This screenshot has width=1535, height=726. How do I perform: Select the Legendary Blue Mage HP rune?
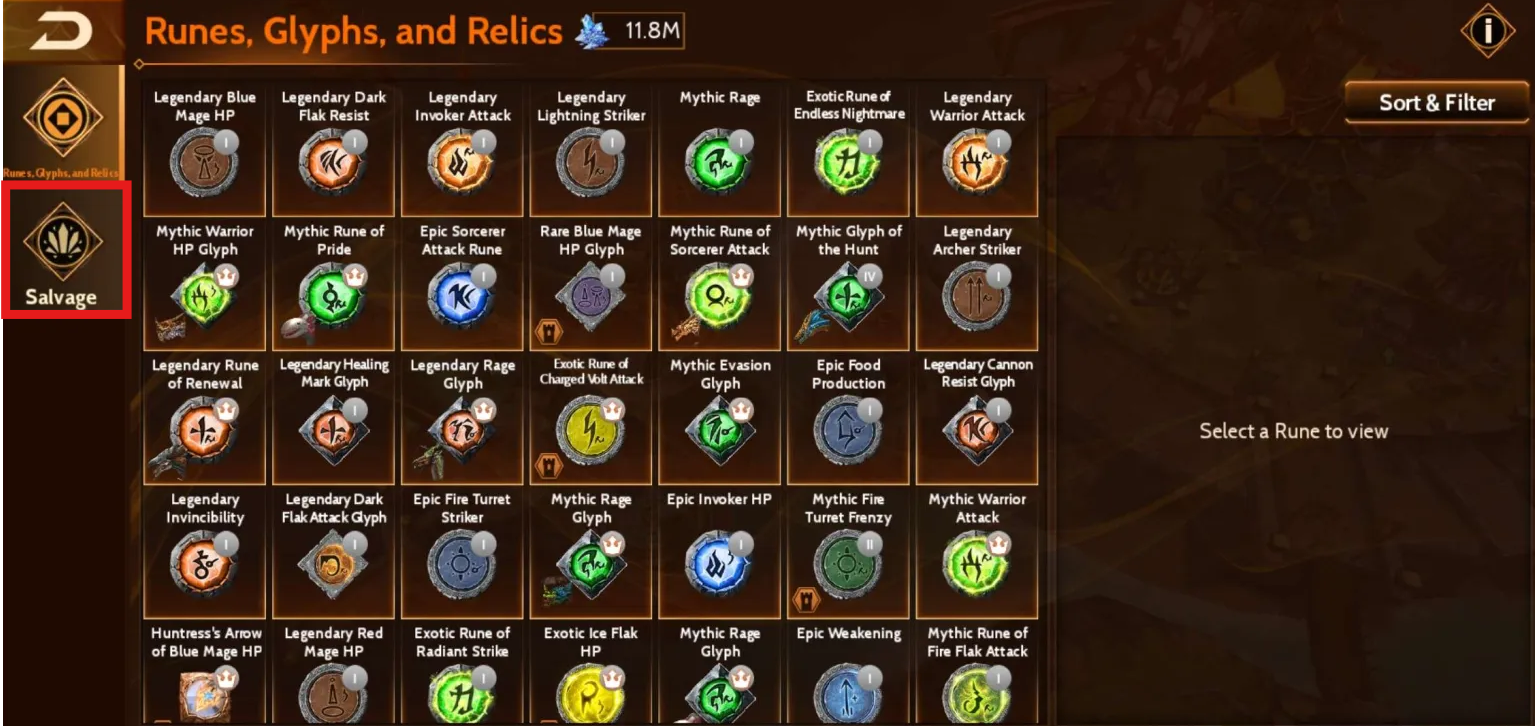[x=204, y=160]
